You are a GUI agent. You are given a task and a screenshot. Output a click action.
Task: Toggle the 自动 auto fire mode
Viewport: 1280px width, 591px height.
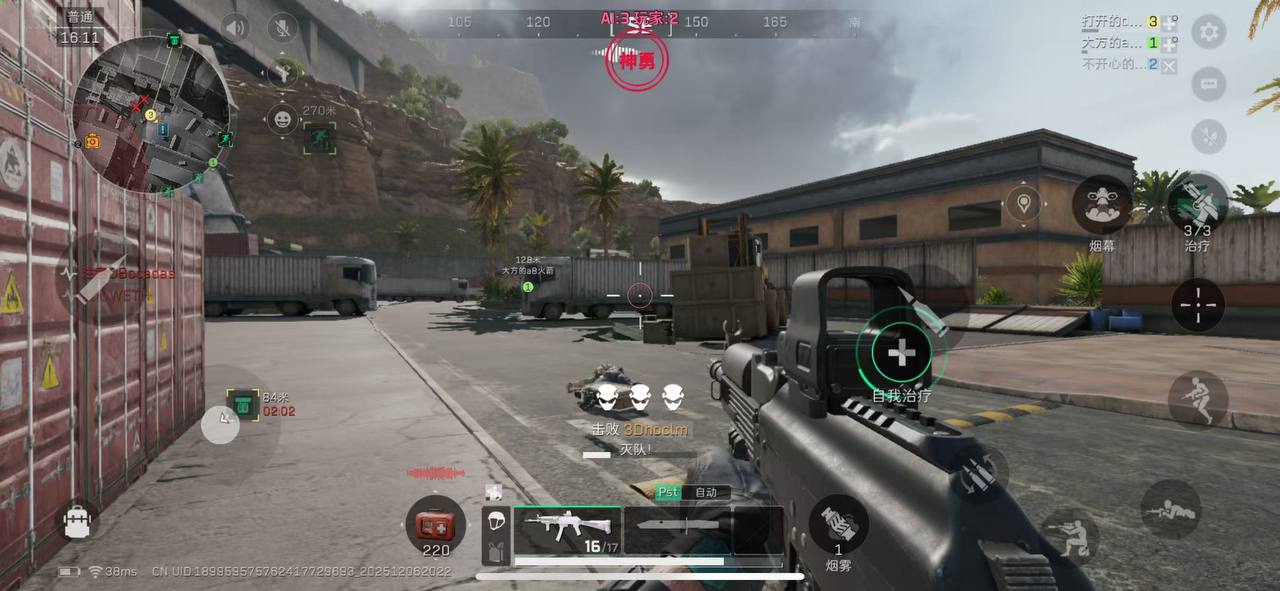(706, 492)
